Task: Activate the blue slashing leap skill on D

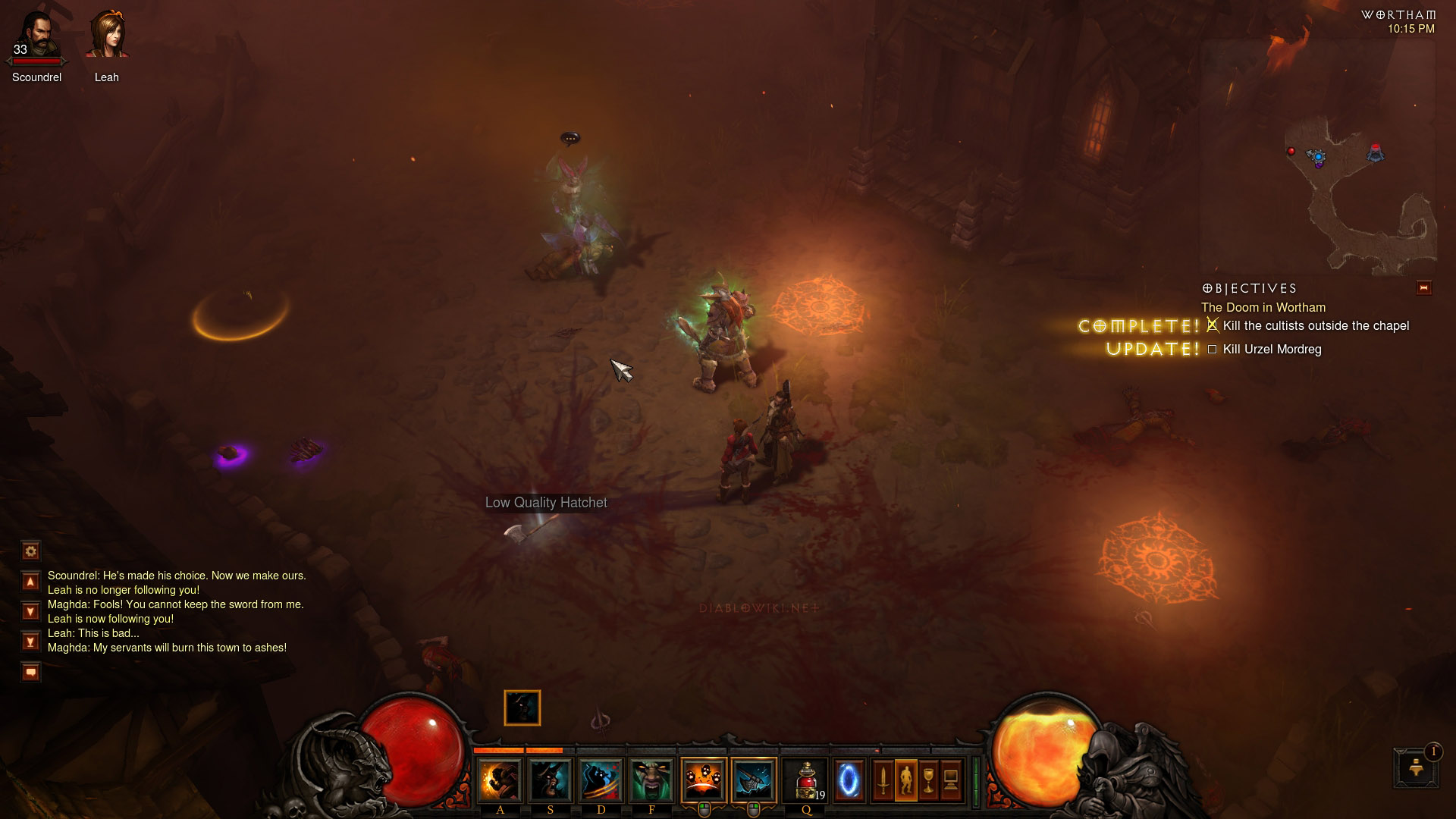Action: click(x=601, y=780)
